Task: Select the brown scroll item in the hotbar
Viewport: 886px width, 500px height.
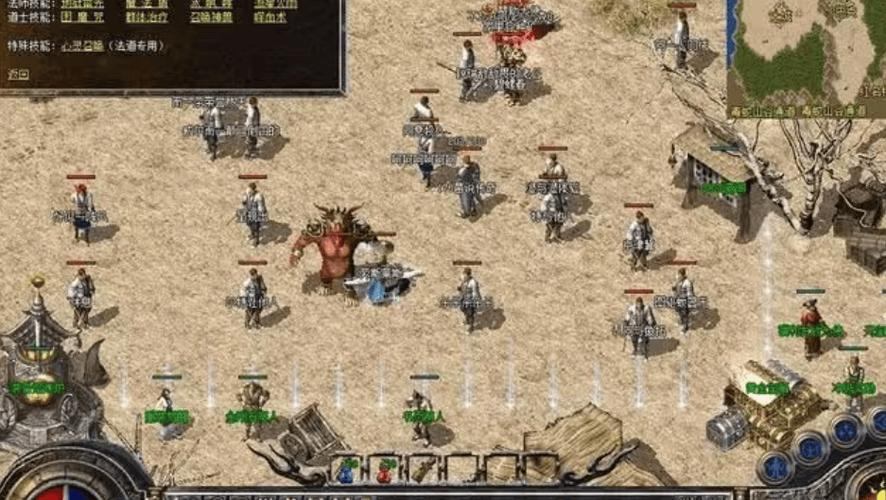Action: 424,469
